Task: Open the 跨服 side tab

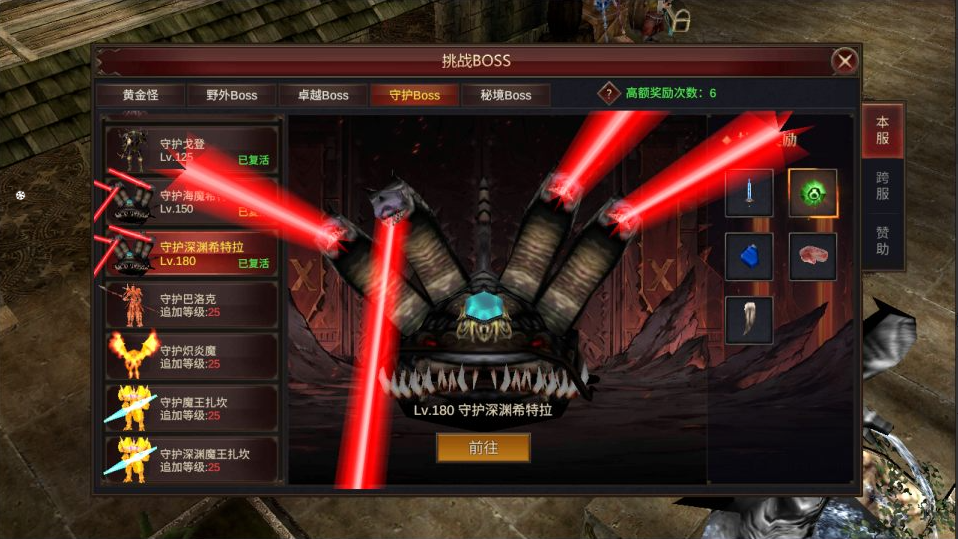Action: 882,186
